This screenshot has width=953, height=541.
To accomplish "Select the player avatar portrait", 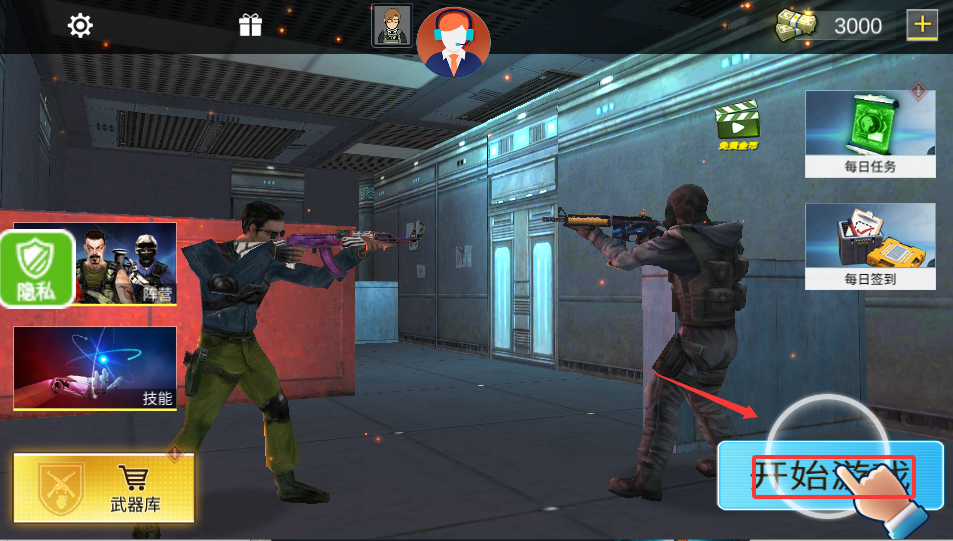I will point(391,25).
